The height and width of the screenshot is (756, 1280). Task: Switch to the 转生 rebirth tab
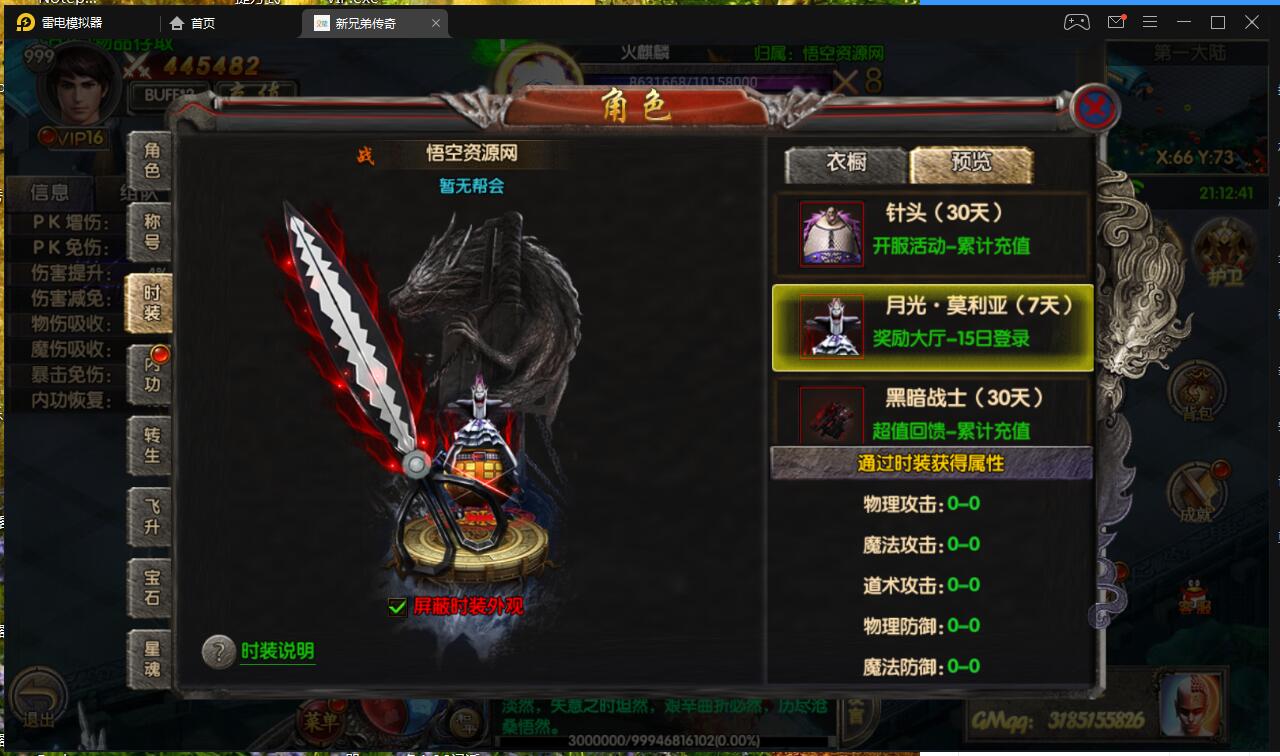pos(151,445)
